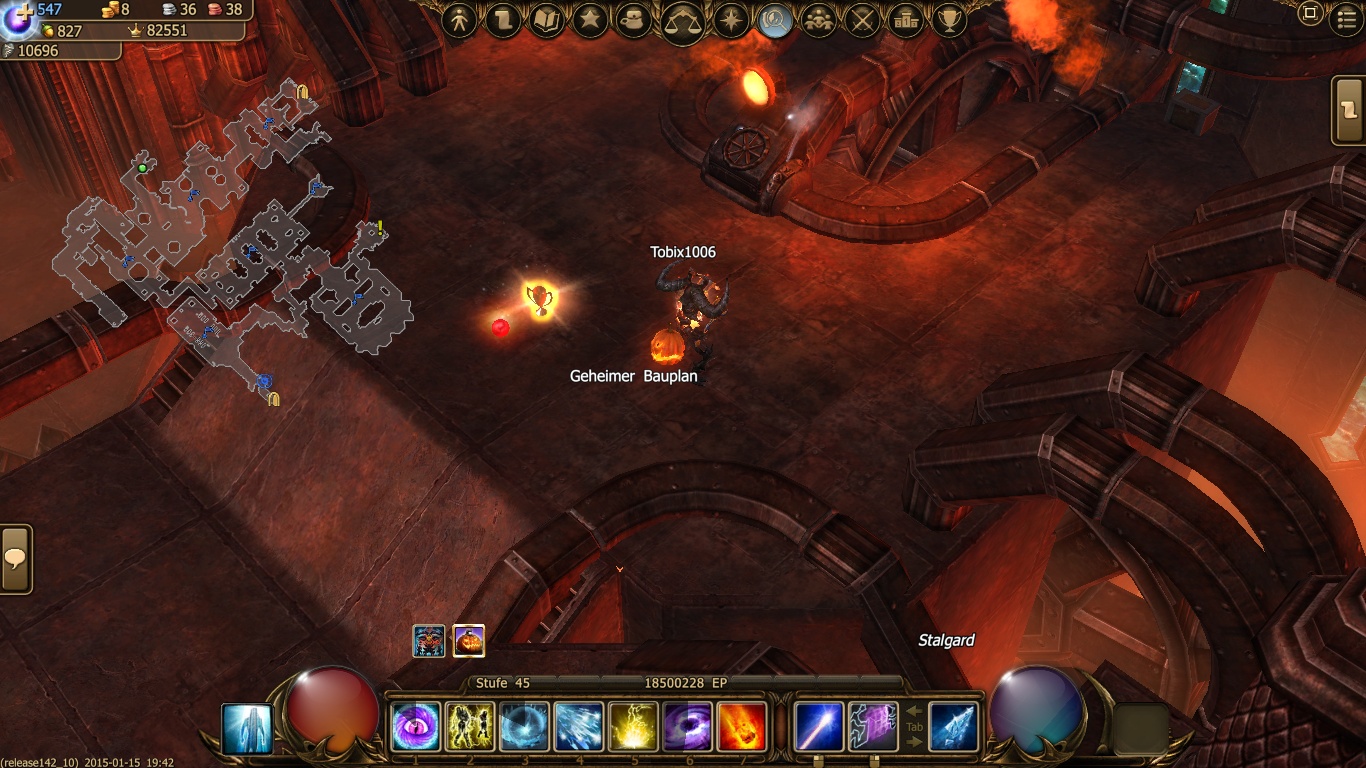This screenshot has height=768, width=1366.
Task: Toggle the highlighted magnifier map icon
Action: 774,21
